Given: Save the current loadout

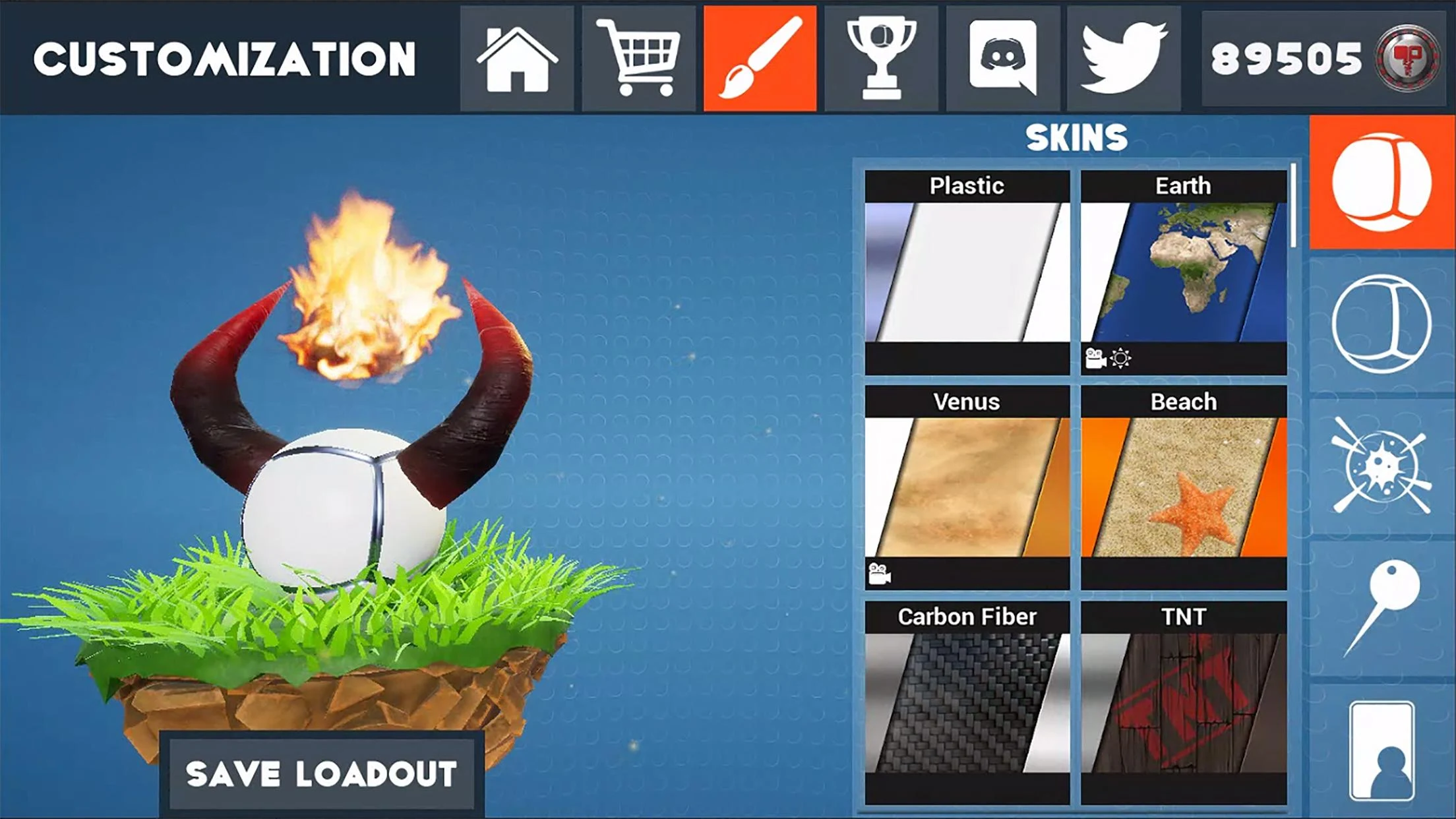Looking at the screenshot, I should [x=321, y=773].
